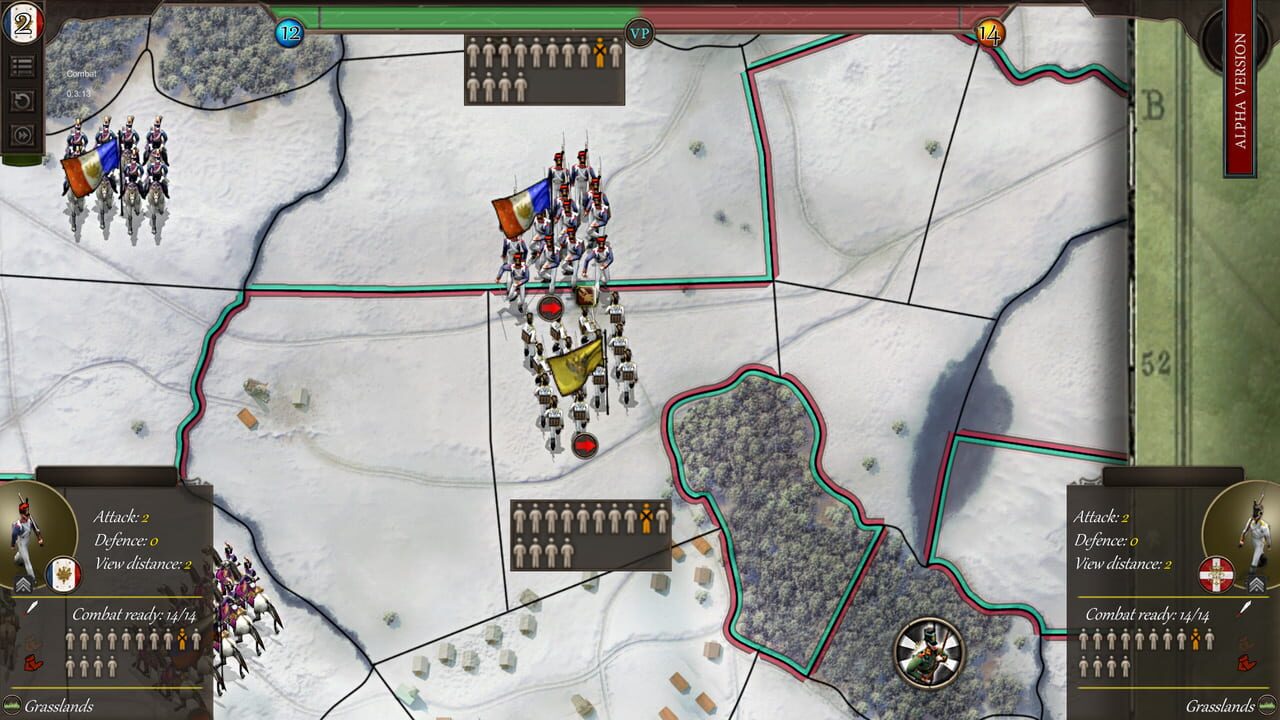Toggle the rank chevrons on the right unit
The width and height of the screenshot is (1280, 720).
pos(1257,583)
